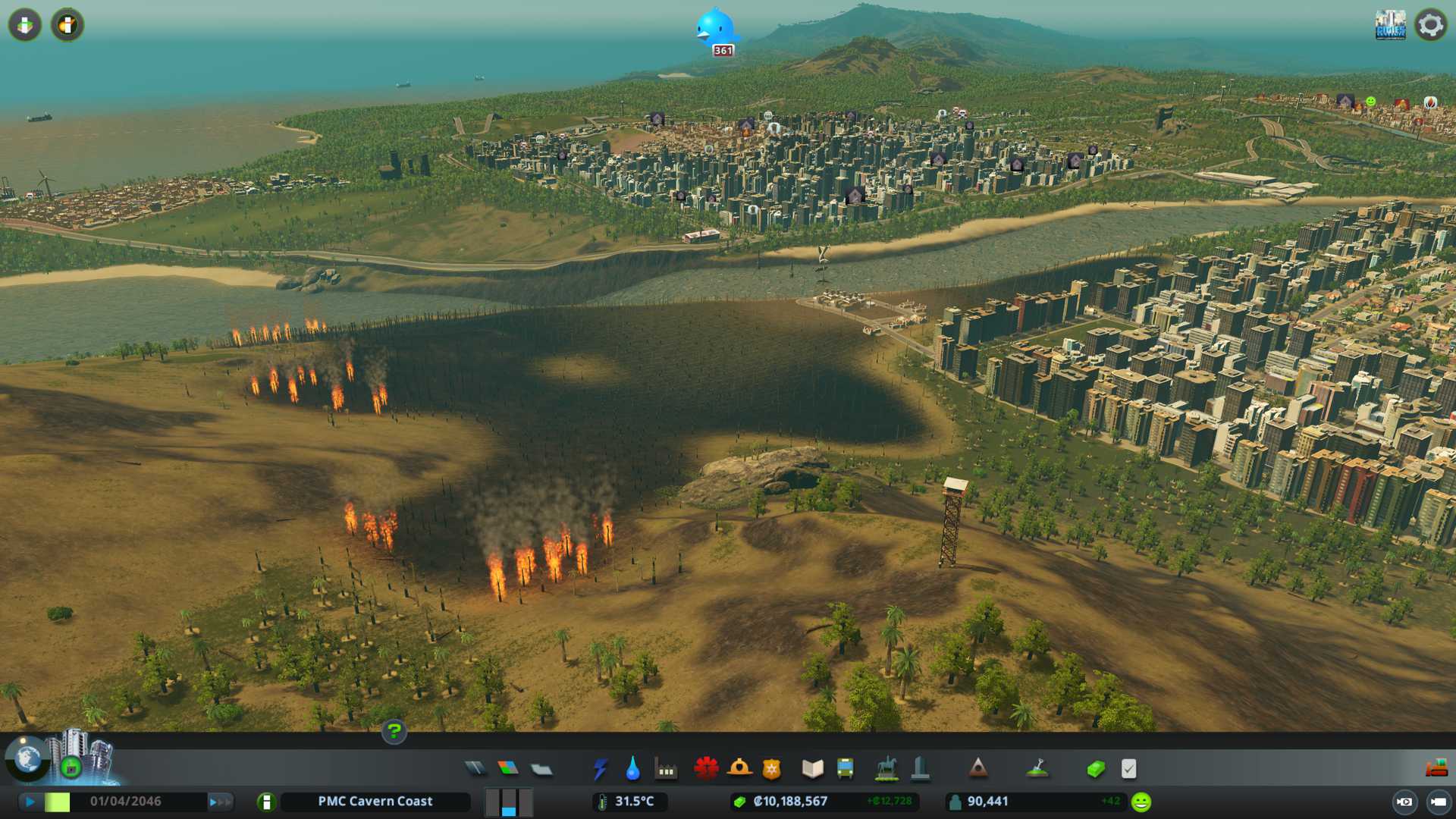Open the Public Transport bus menu

pos(845,769)
